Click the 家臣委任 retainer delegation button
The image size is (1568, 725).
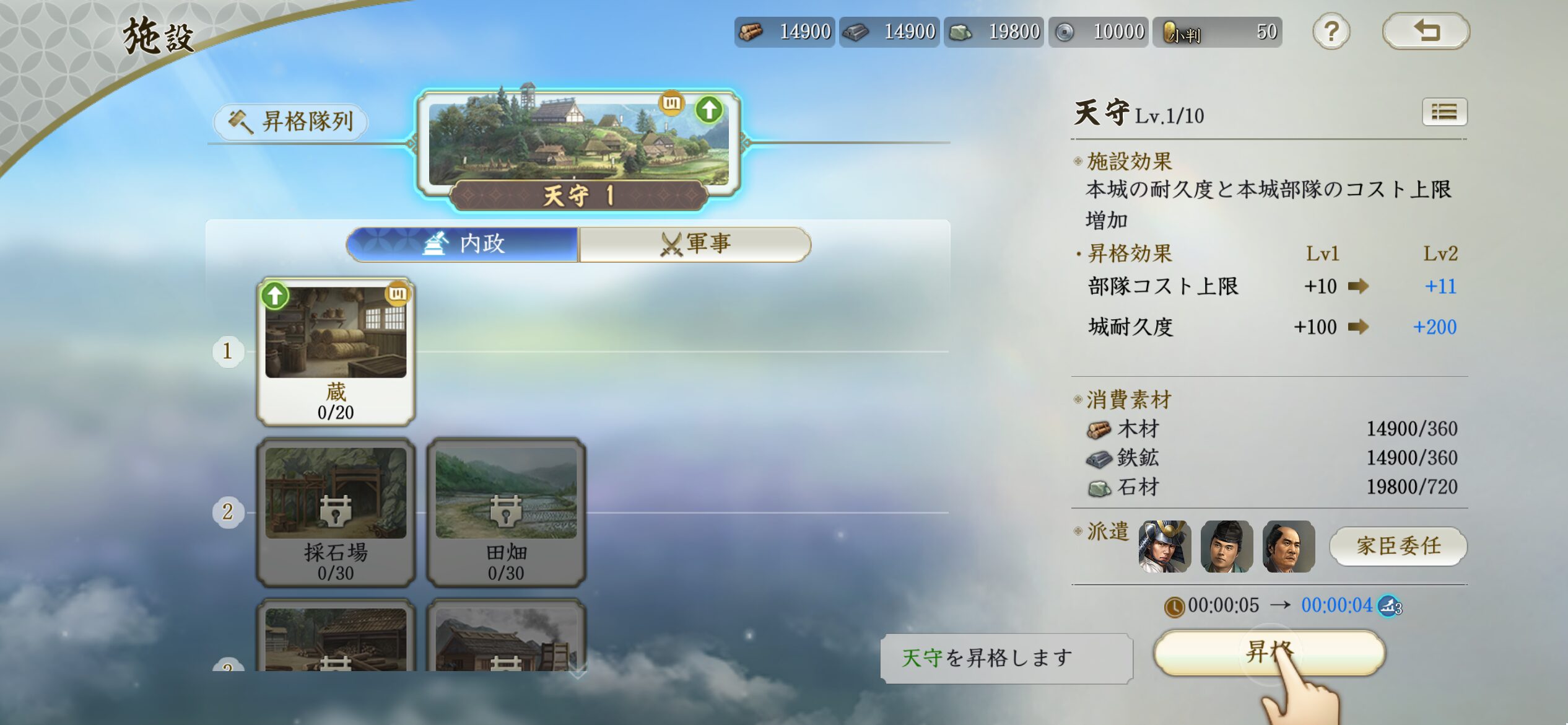[1398, 546]
